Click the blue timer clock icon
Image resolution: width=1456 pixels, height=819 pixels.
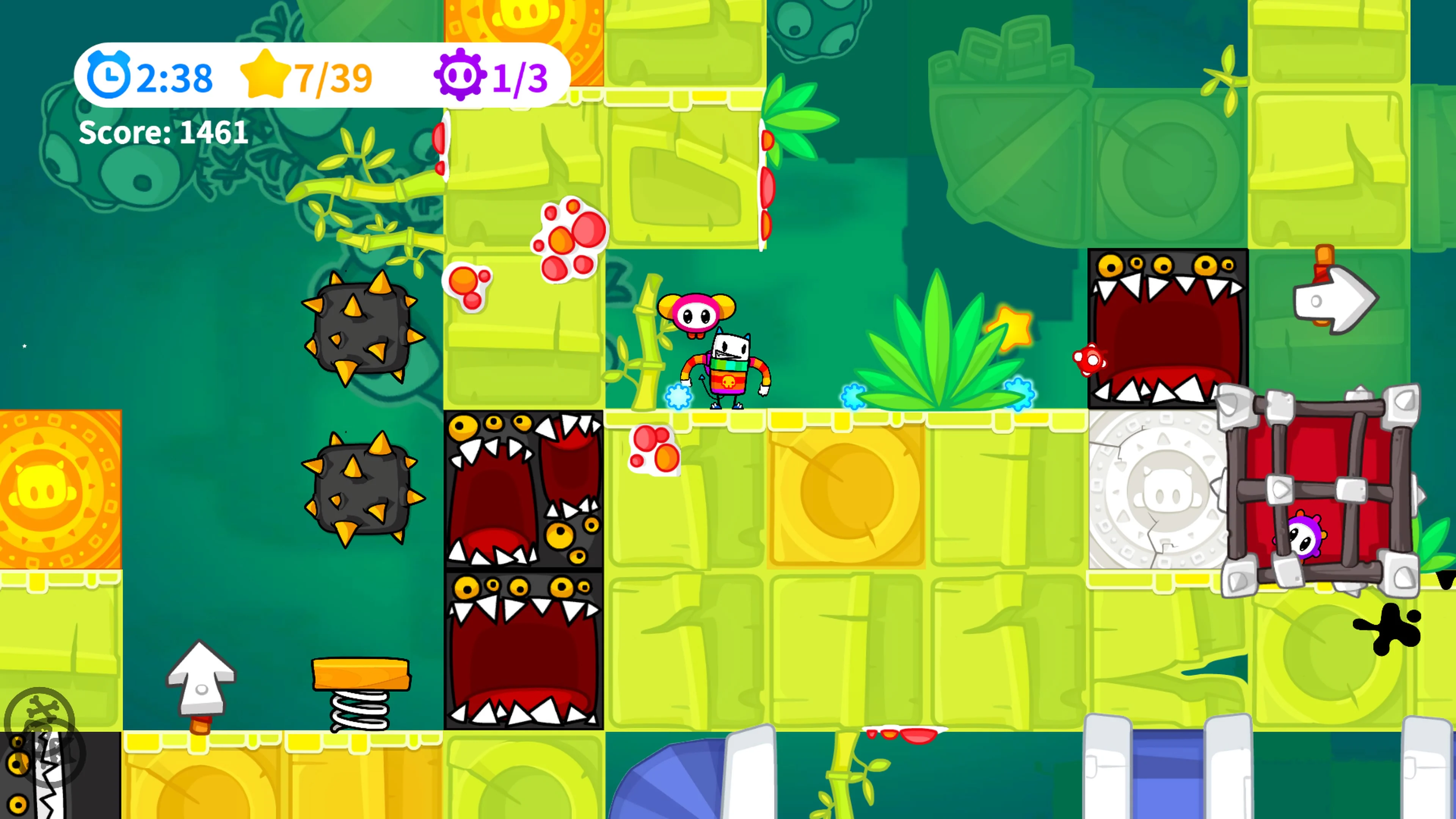click(x=111, y=75)
